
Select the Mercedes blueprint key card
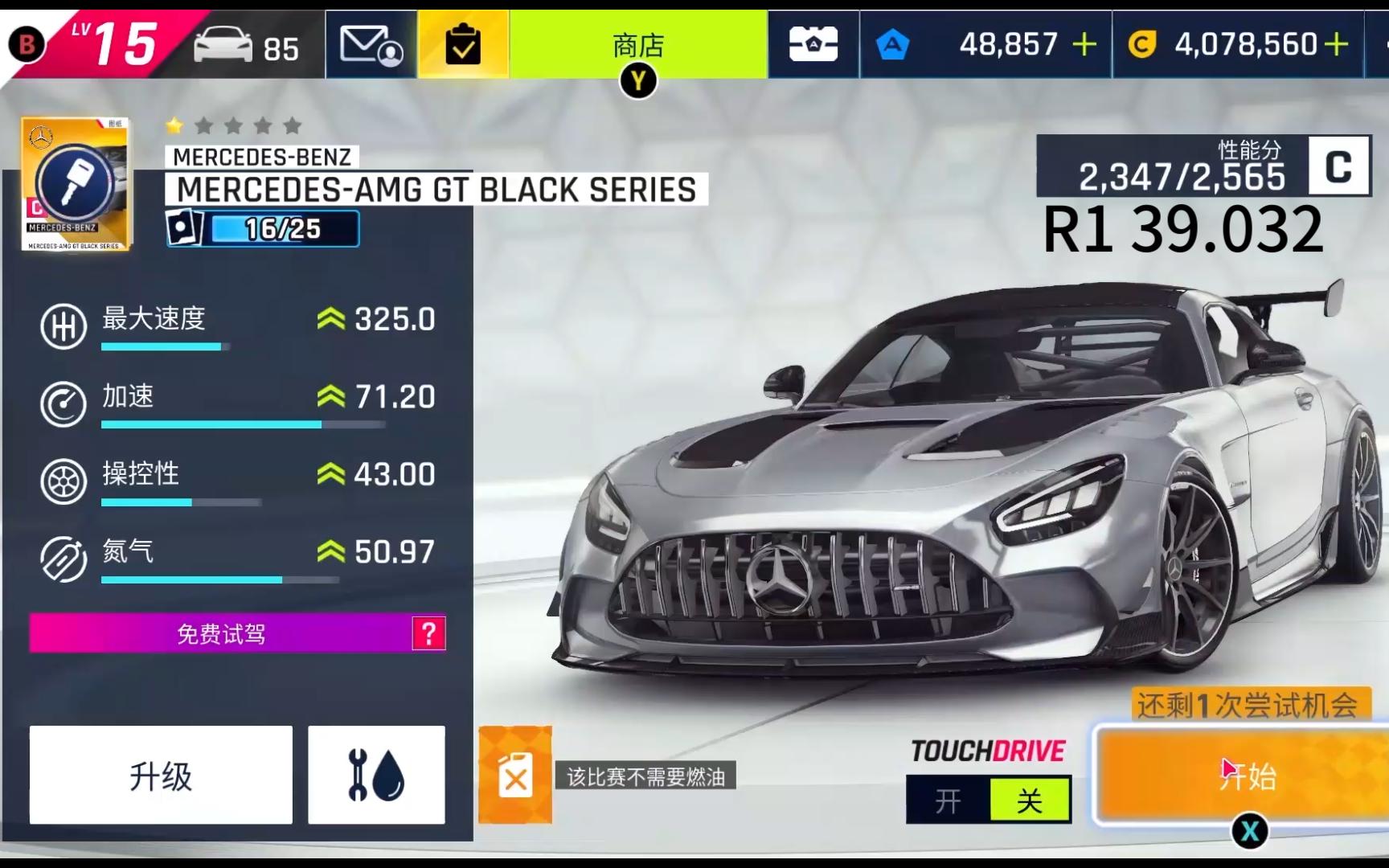point(76,184)
